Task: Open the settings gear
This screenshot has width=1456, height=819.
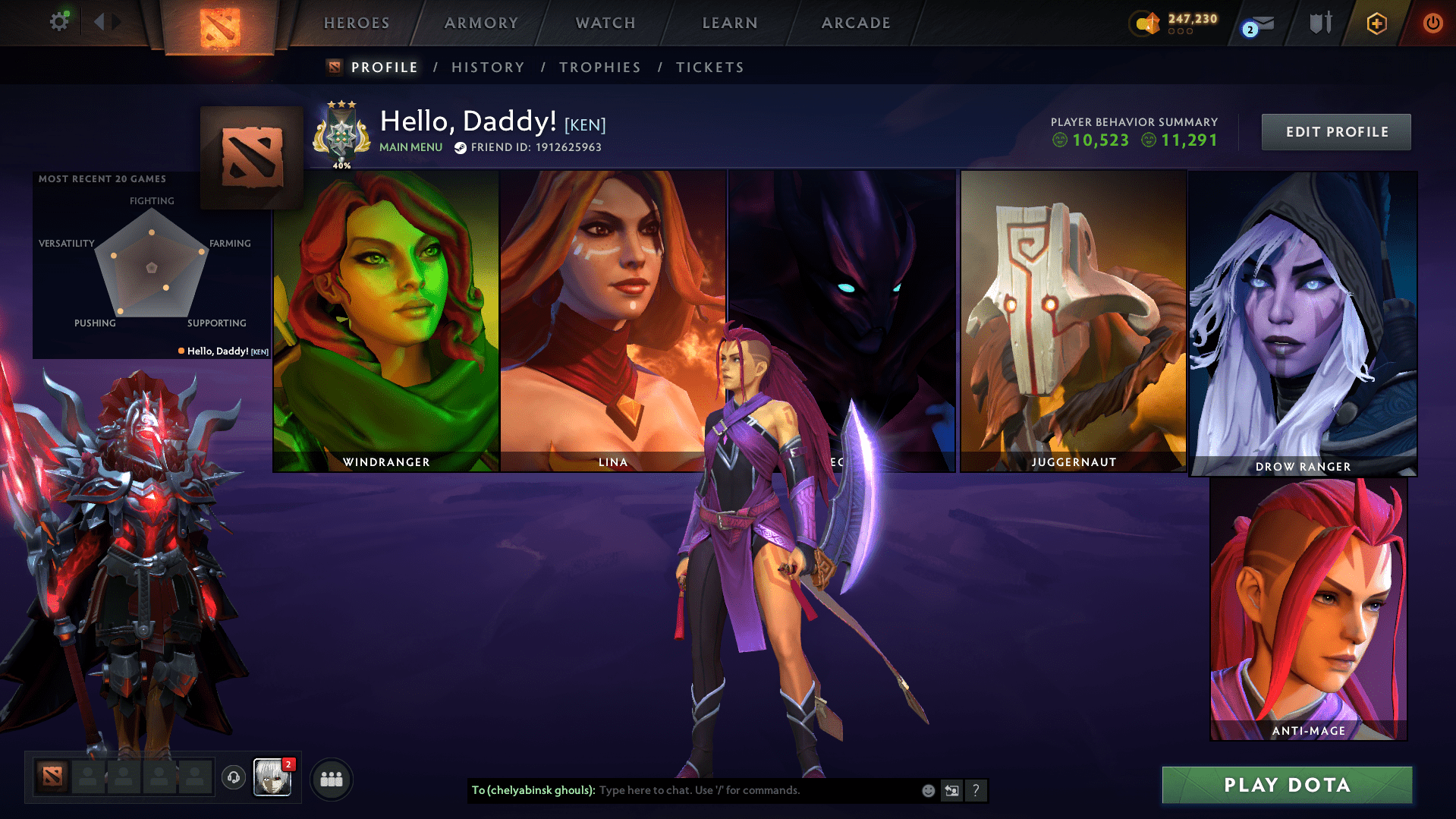Action: 59,20
